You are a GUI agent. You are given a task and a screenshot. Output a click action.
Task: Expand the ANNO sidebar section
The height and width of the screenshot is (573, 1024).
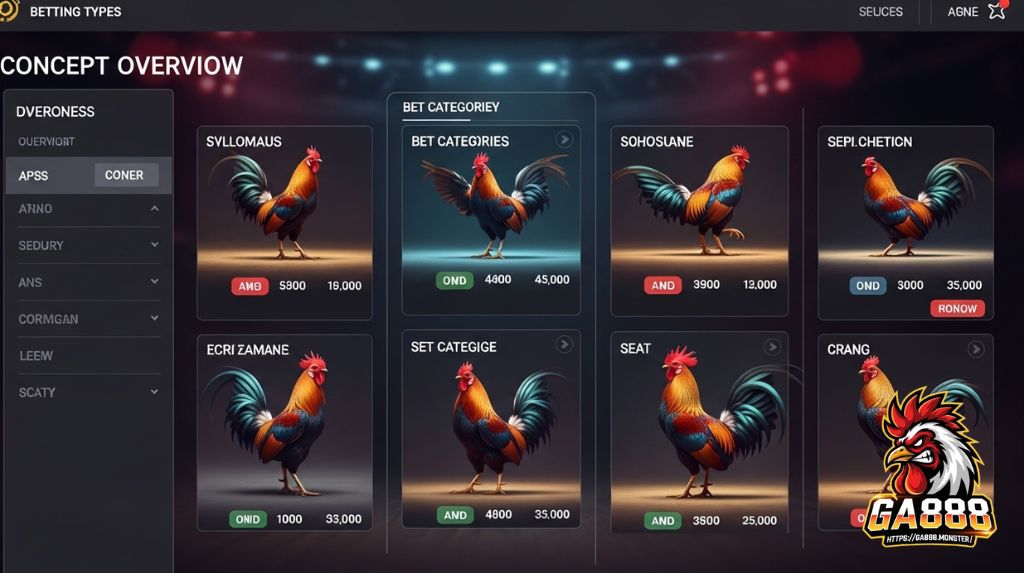click(154, 209)
